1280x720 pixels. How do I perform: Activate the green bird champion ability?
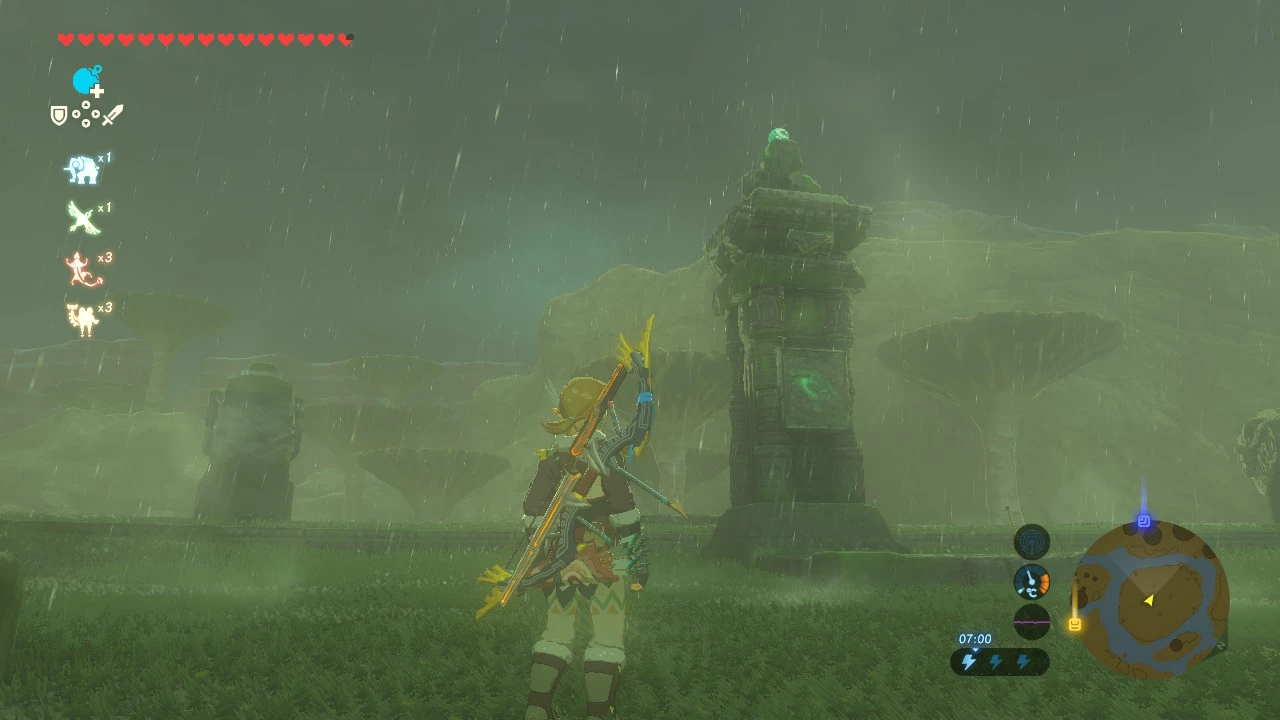[82, 218]
